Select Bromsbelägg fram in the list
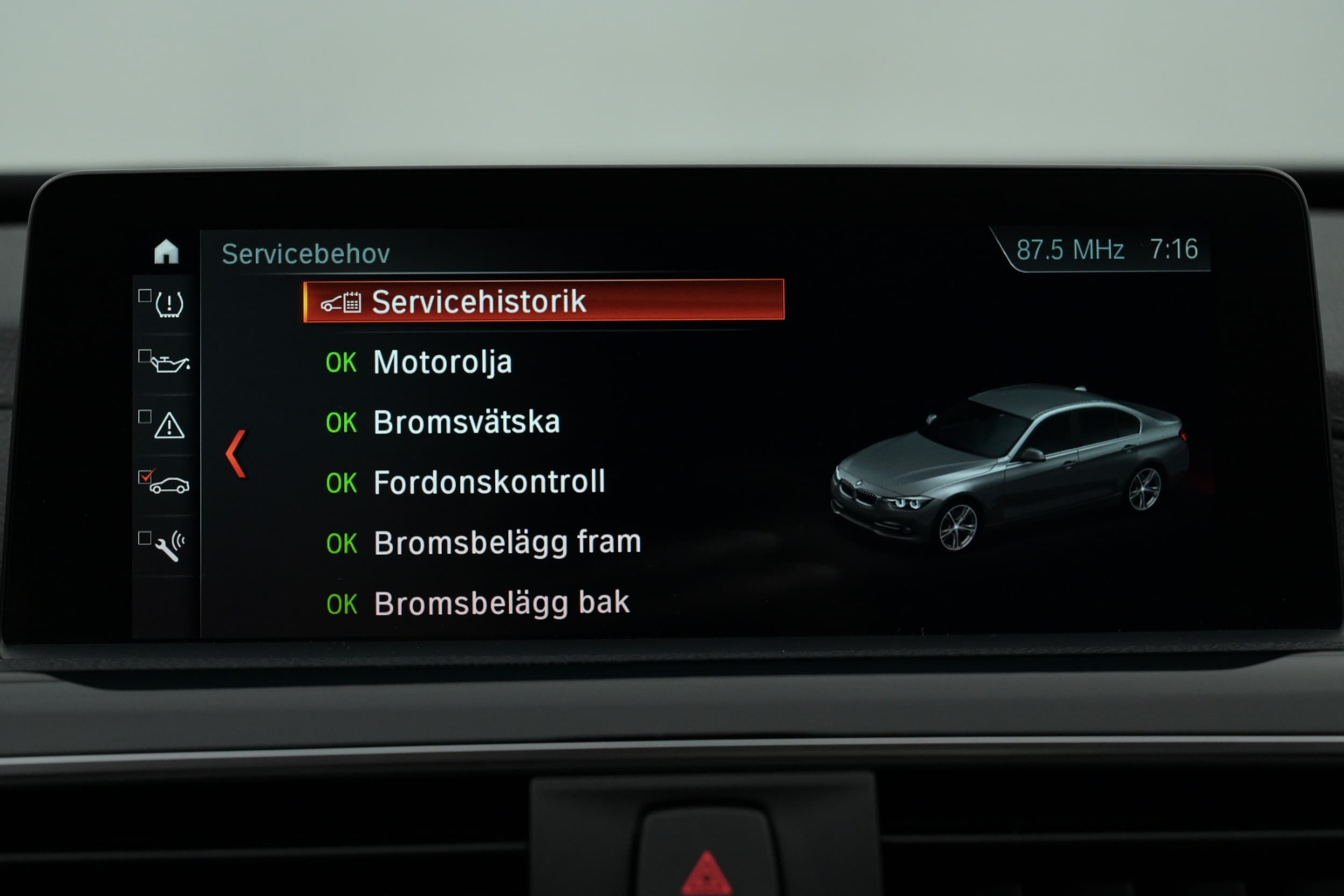Viewport: 1344px width, 896px height. 507,543
